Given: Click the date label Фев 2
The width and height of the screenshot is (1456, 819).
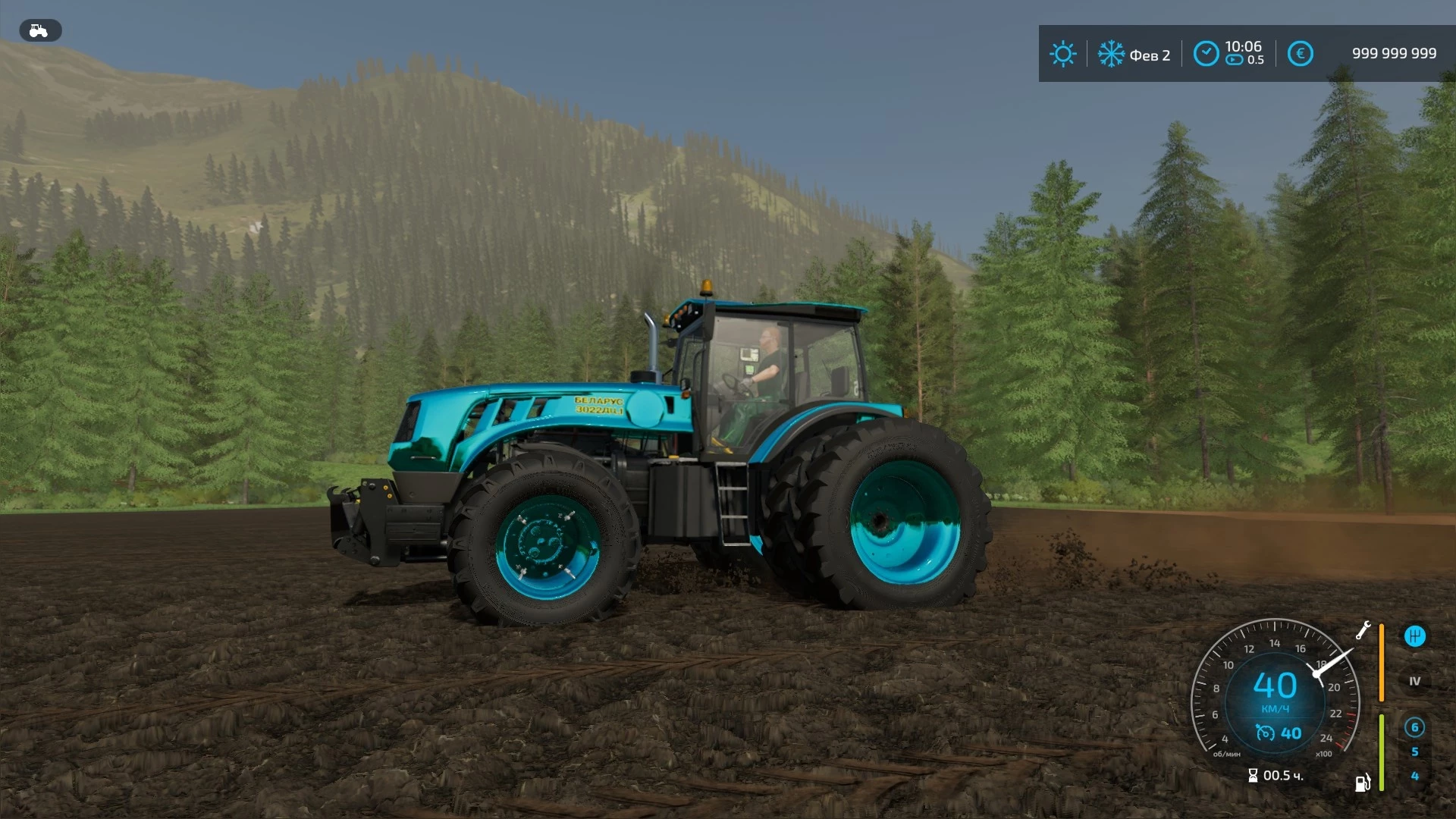Looking at the screenshot, I should click(x=1150, y=55).
